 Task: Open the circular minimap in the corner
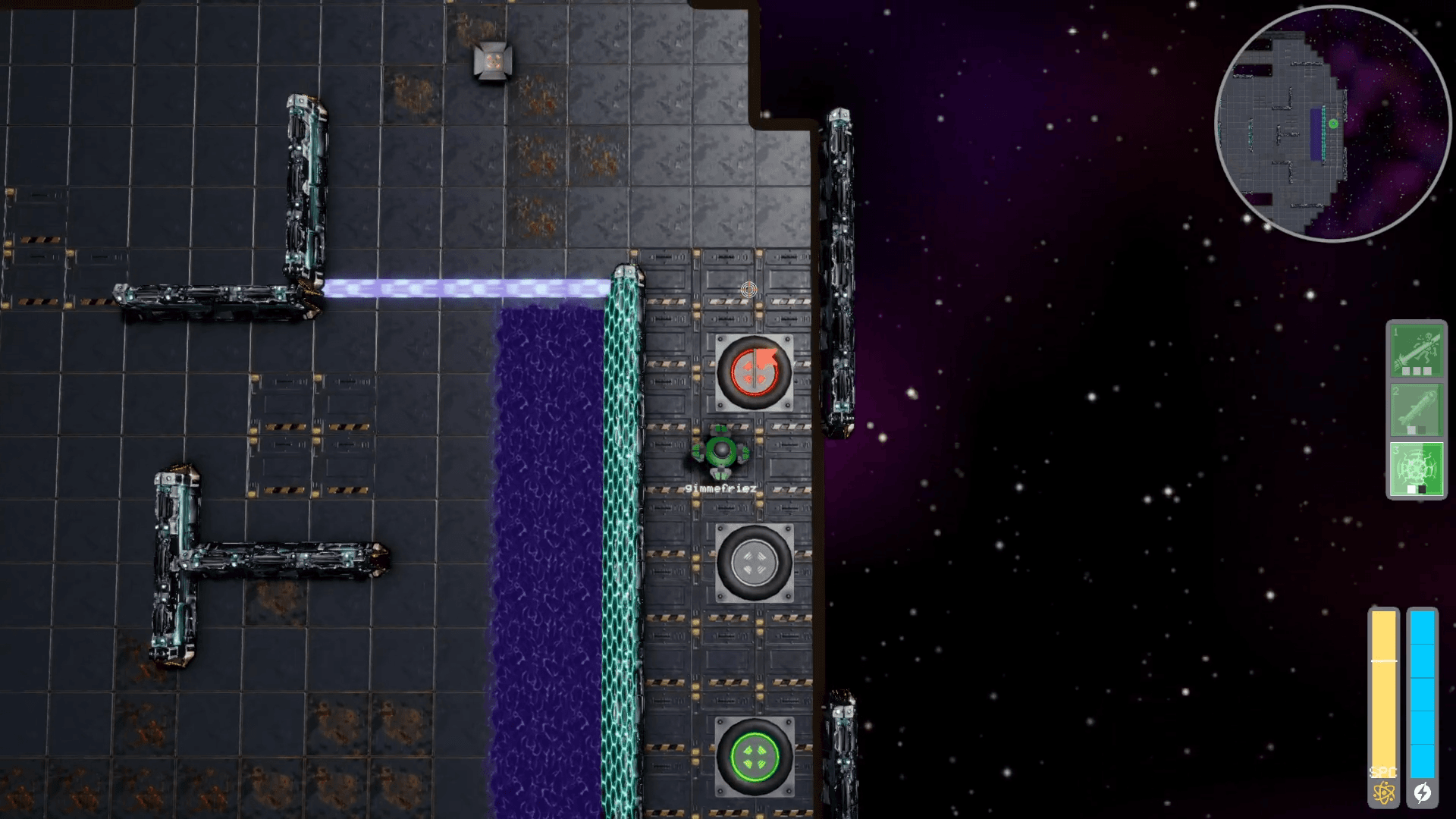point(1335,121)
